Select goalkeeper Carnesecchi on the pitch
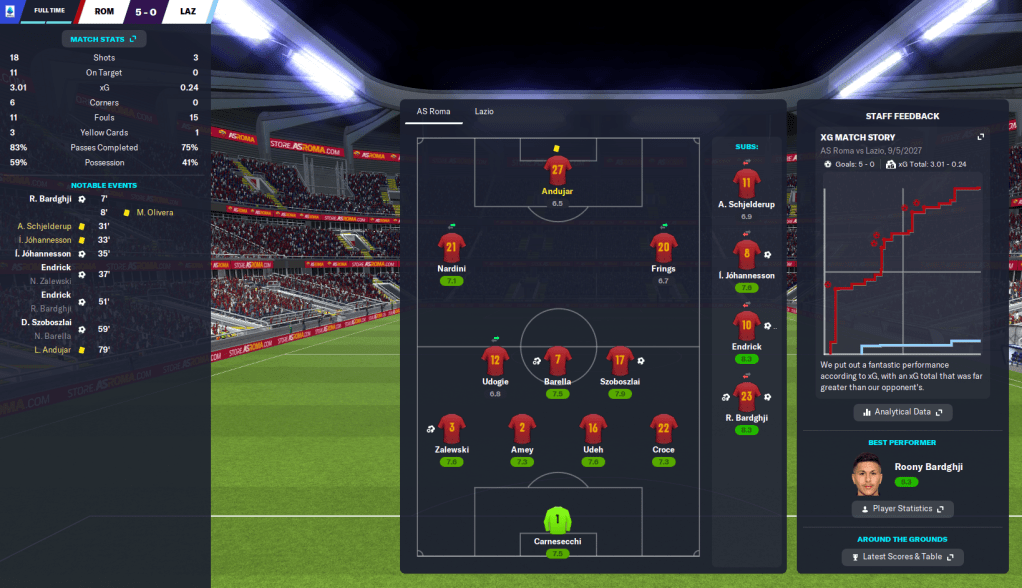Viewport: 1022px width, 588px height. (558, 521)
